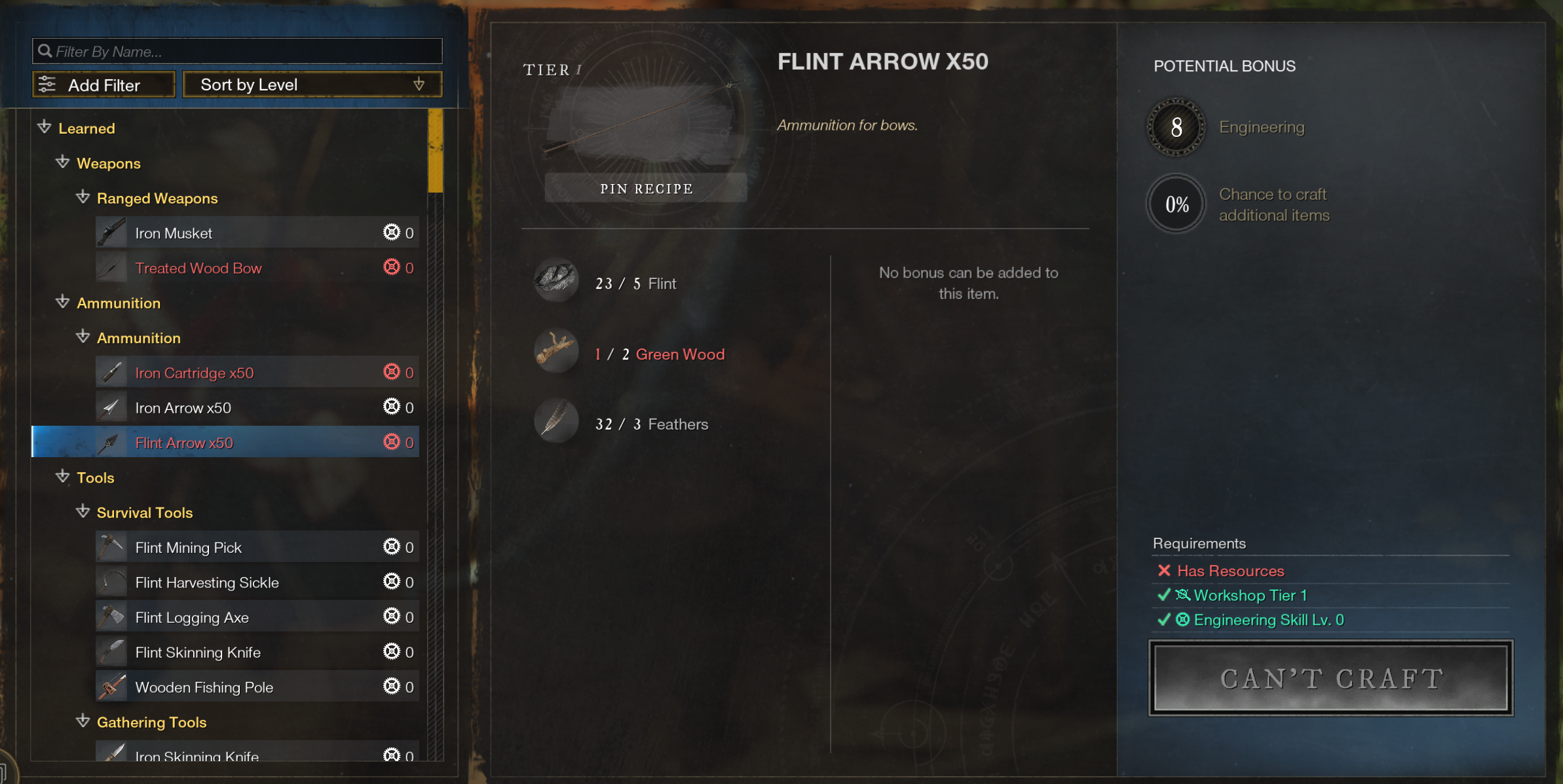Collapse the Learned section

[44, 128]
